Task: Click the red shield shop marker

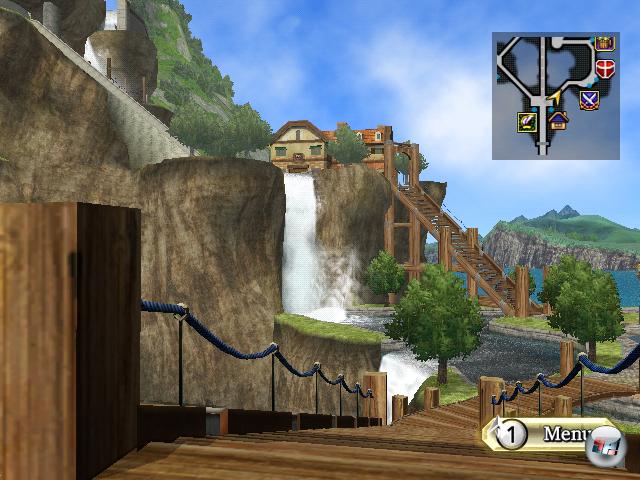Action: pos(605,69)
